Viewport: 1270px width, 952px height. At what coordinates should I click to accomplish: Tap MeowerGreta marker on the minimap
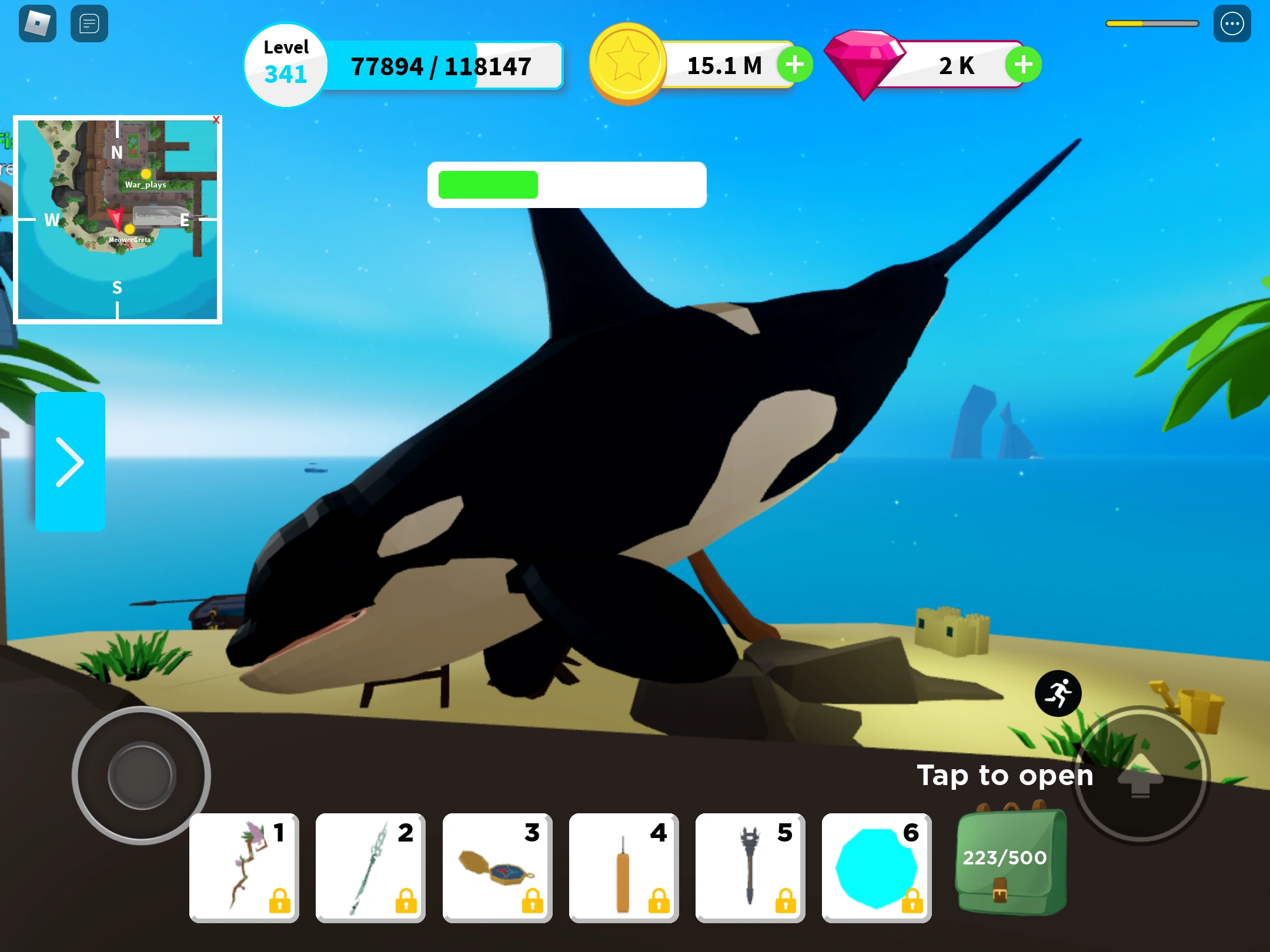129,230
